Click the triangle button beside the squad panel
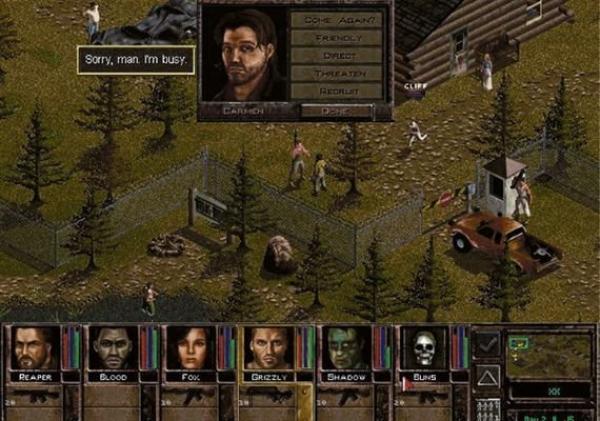 tap(486, 376)
